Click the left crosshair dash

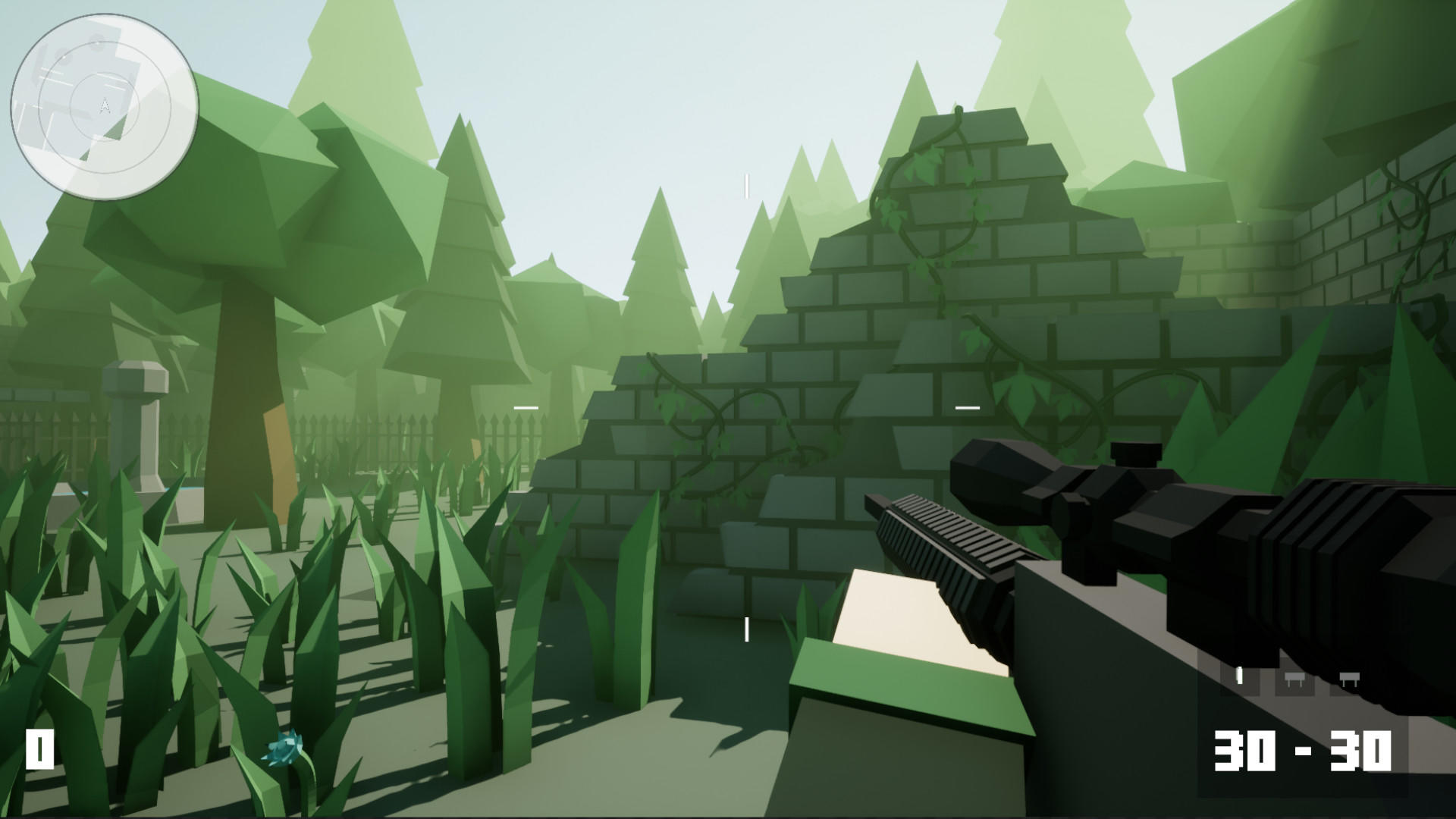pyautogui.click(x=524, y=407)
